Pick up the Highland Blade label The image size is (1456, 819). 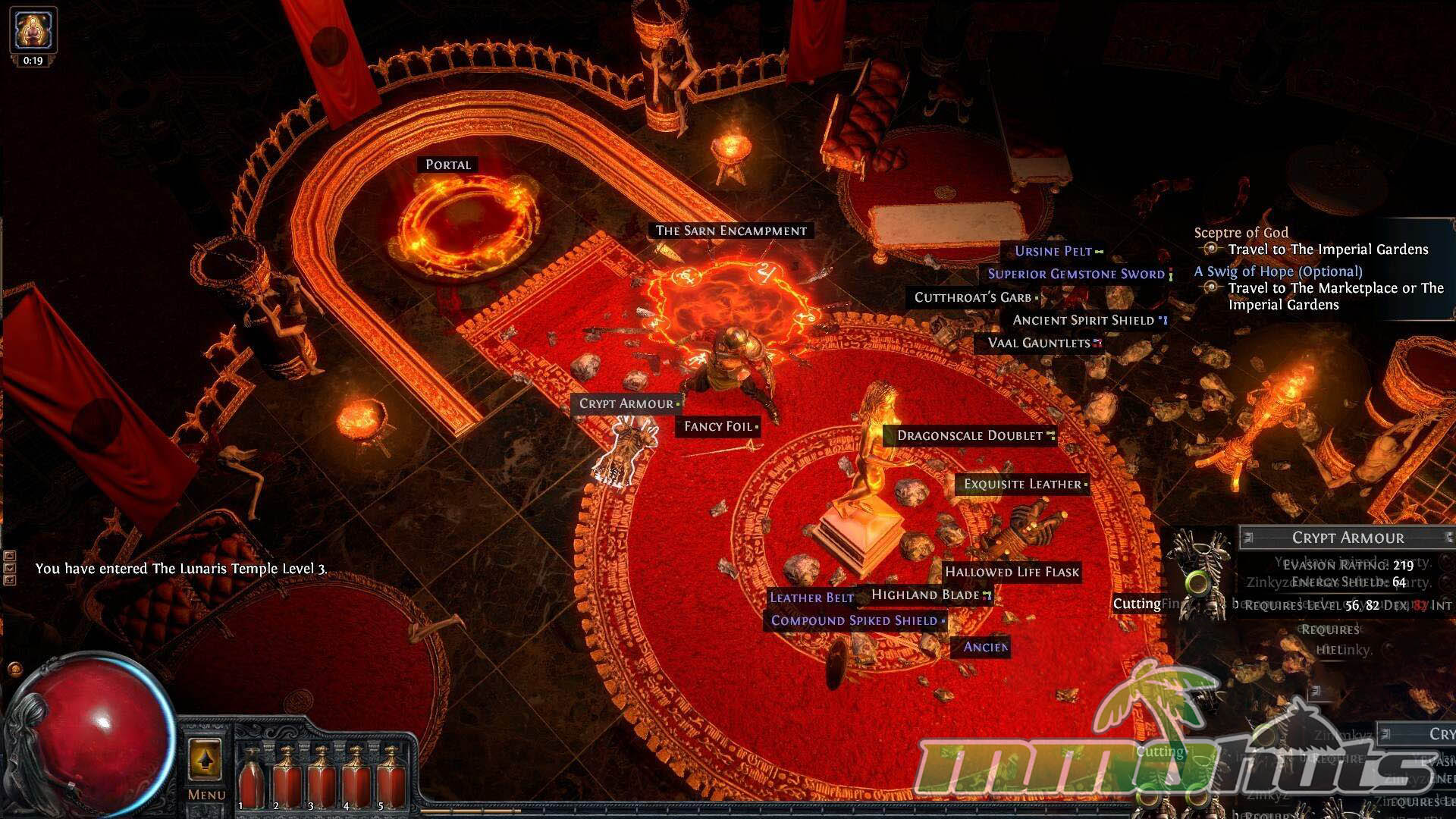click(x=925, y=595)
